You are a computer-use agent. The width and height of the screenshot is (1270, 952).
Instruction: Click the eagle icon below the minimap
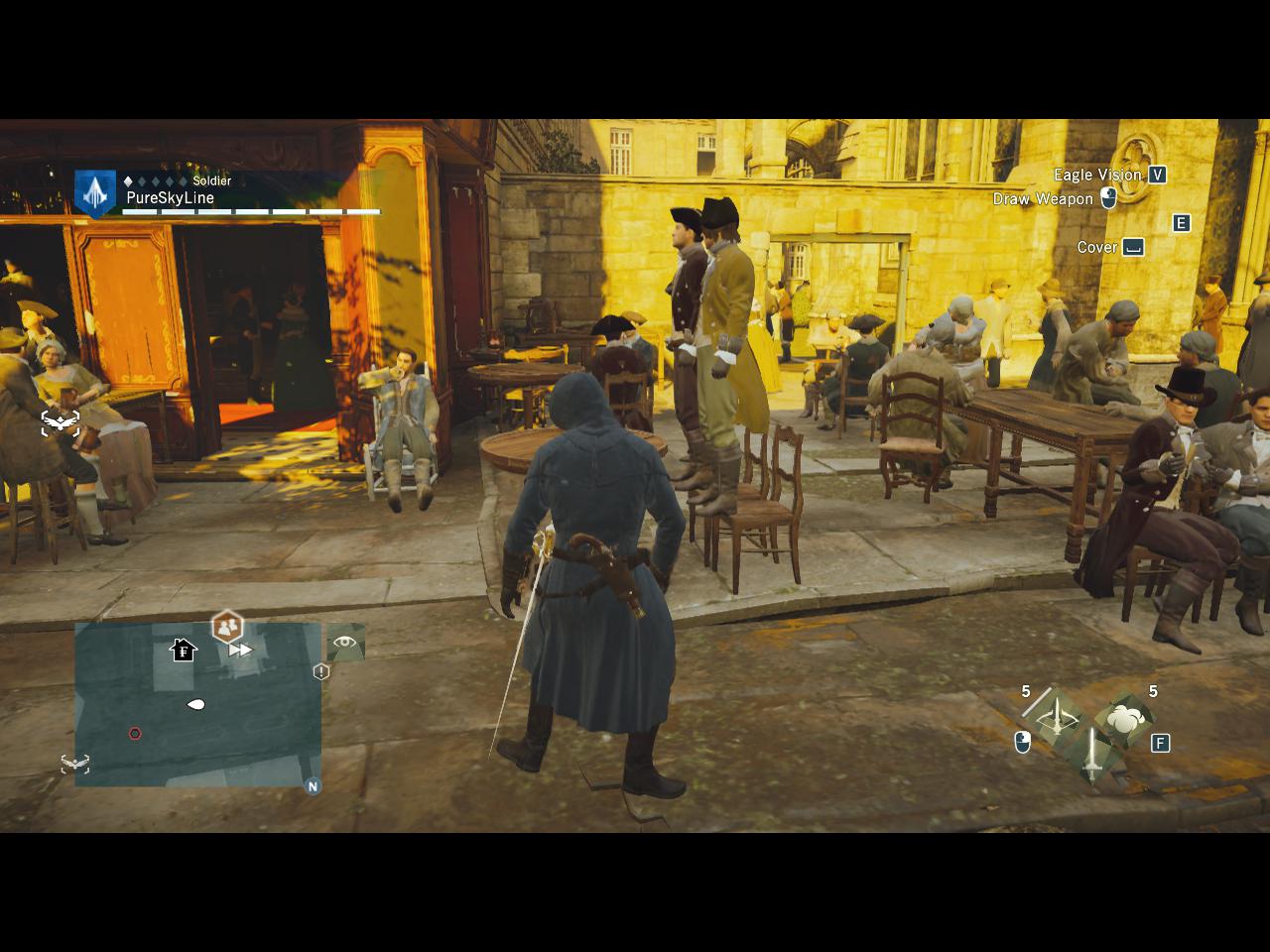[75, 764]
